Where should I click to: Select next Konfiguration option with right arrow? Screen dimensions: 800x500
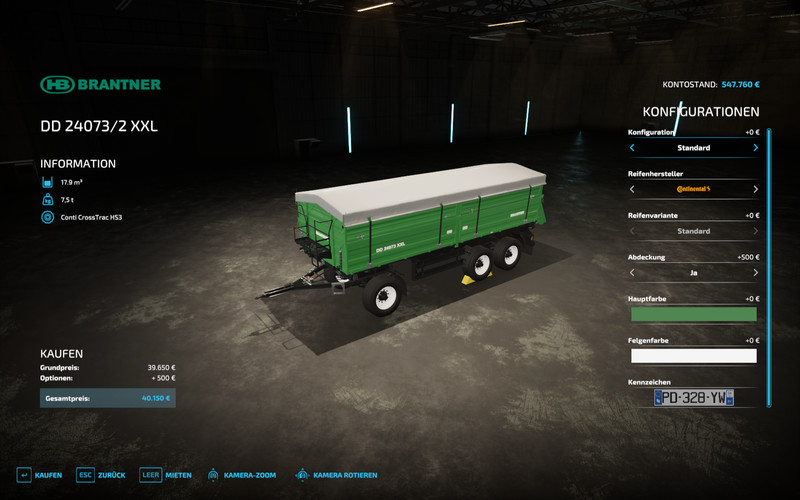(755, 148)
